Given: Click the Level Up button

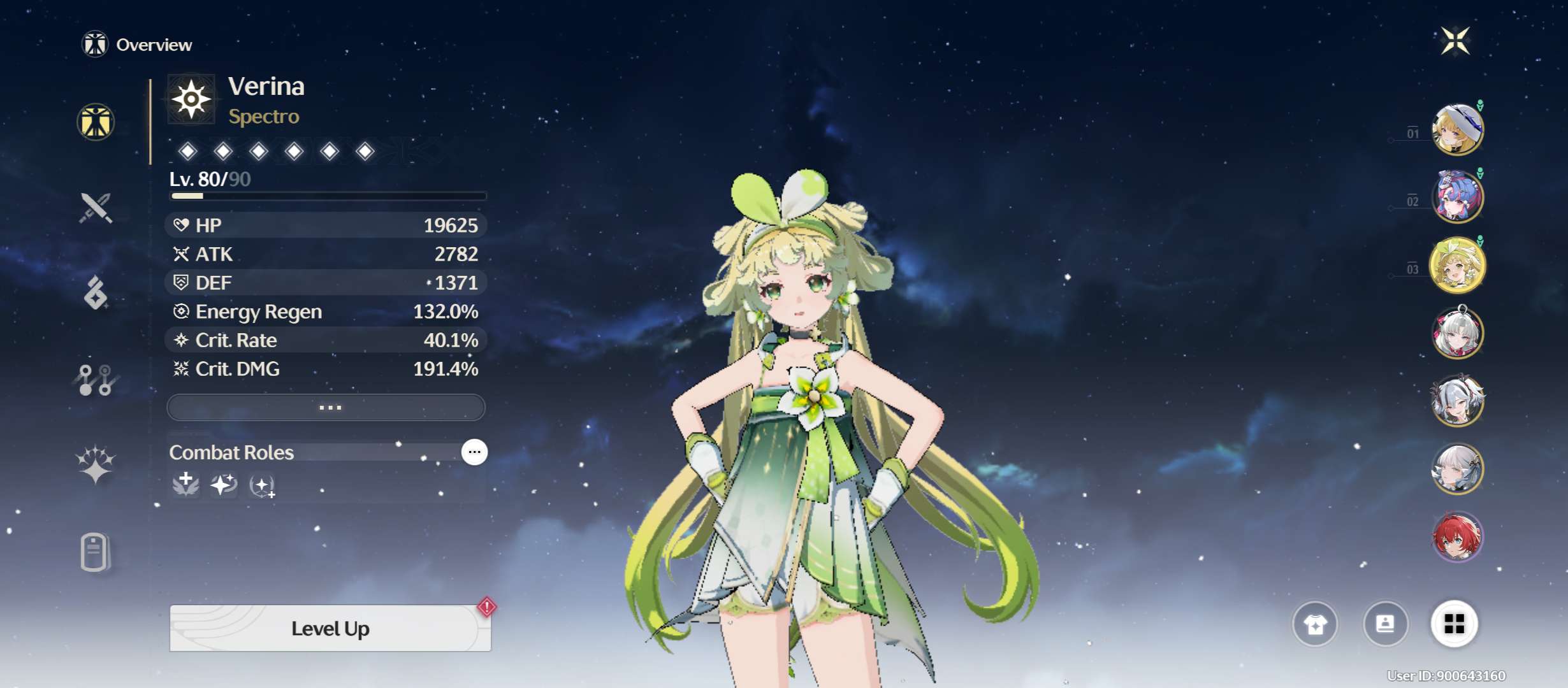Looking at the screenshot, I should [x=330, y=628].
